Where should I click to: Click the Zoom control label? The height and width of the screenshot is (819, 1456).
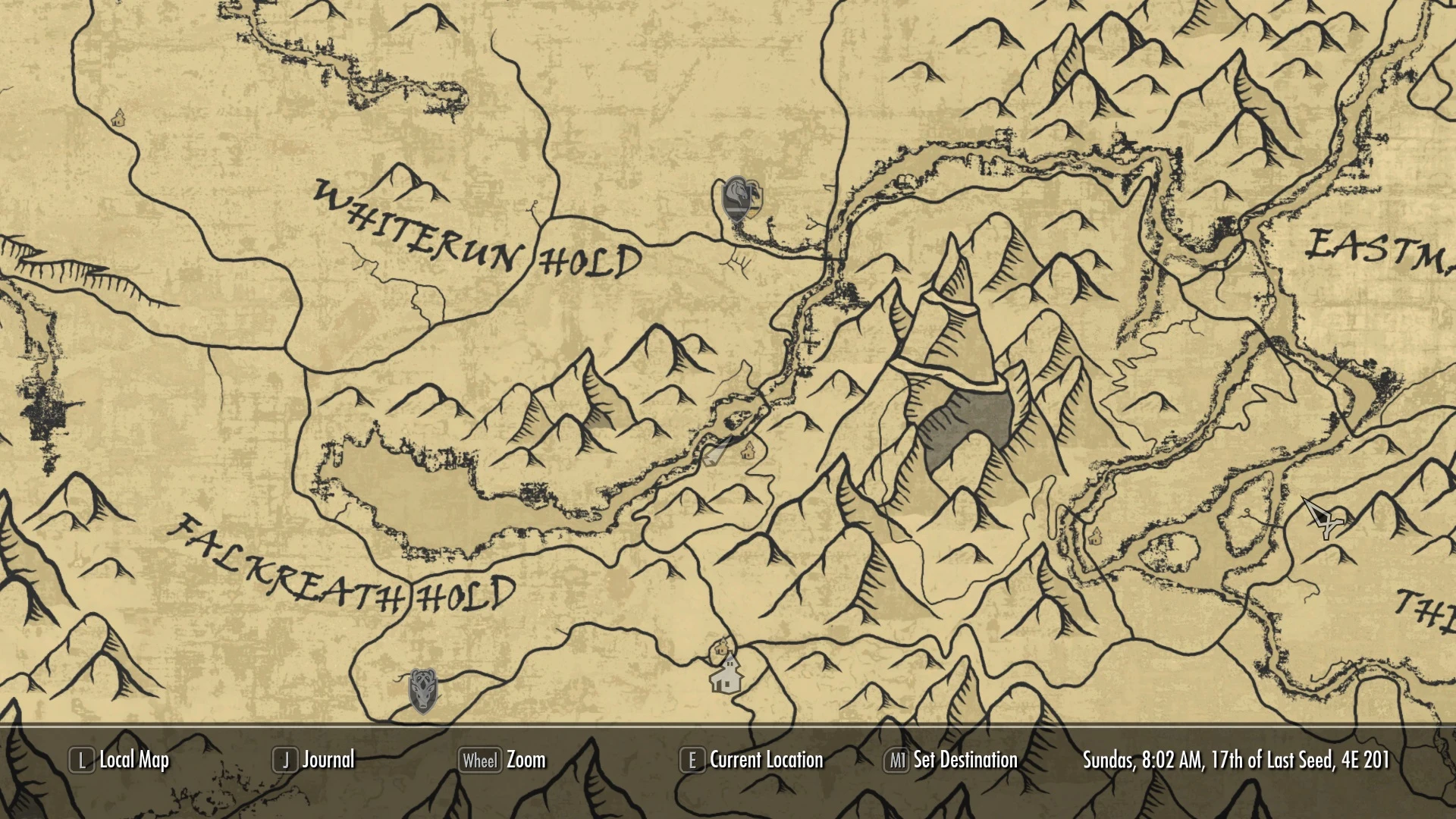(x=529, y=760)
